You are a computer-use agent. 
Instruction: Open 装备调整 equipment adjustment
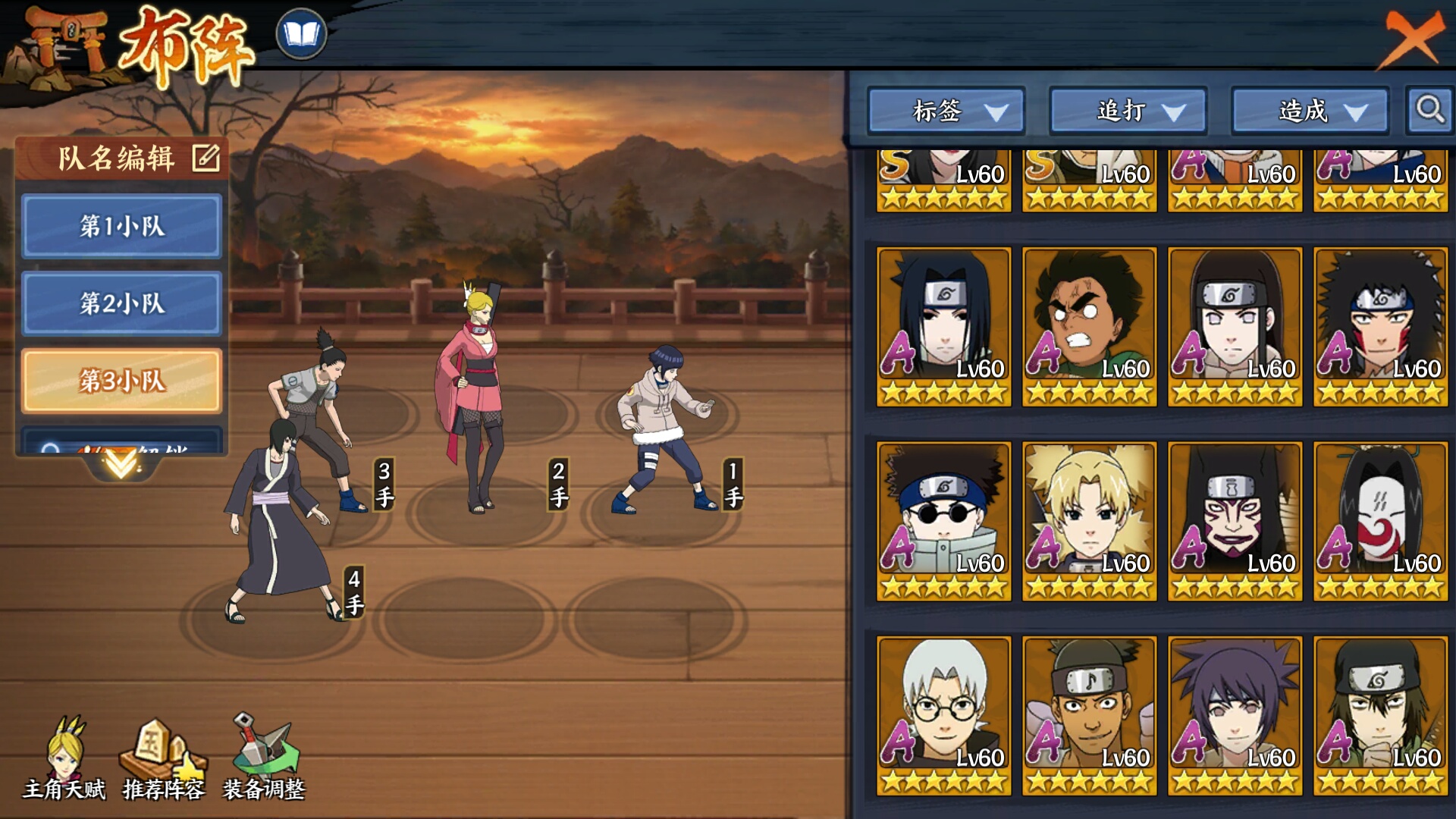(x=263, y=758)
